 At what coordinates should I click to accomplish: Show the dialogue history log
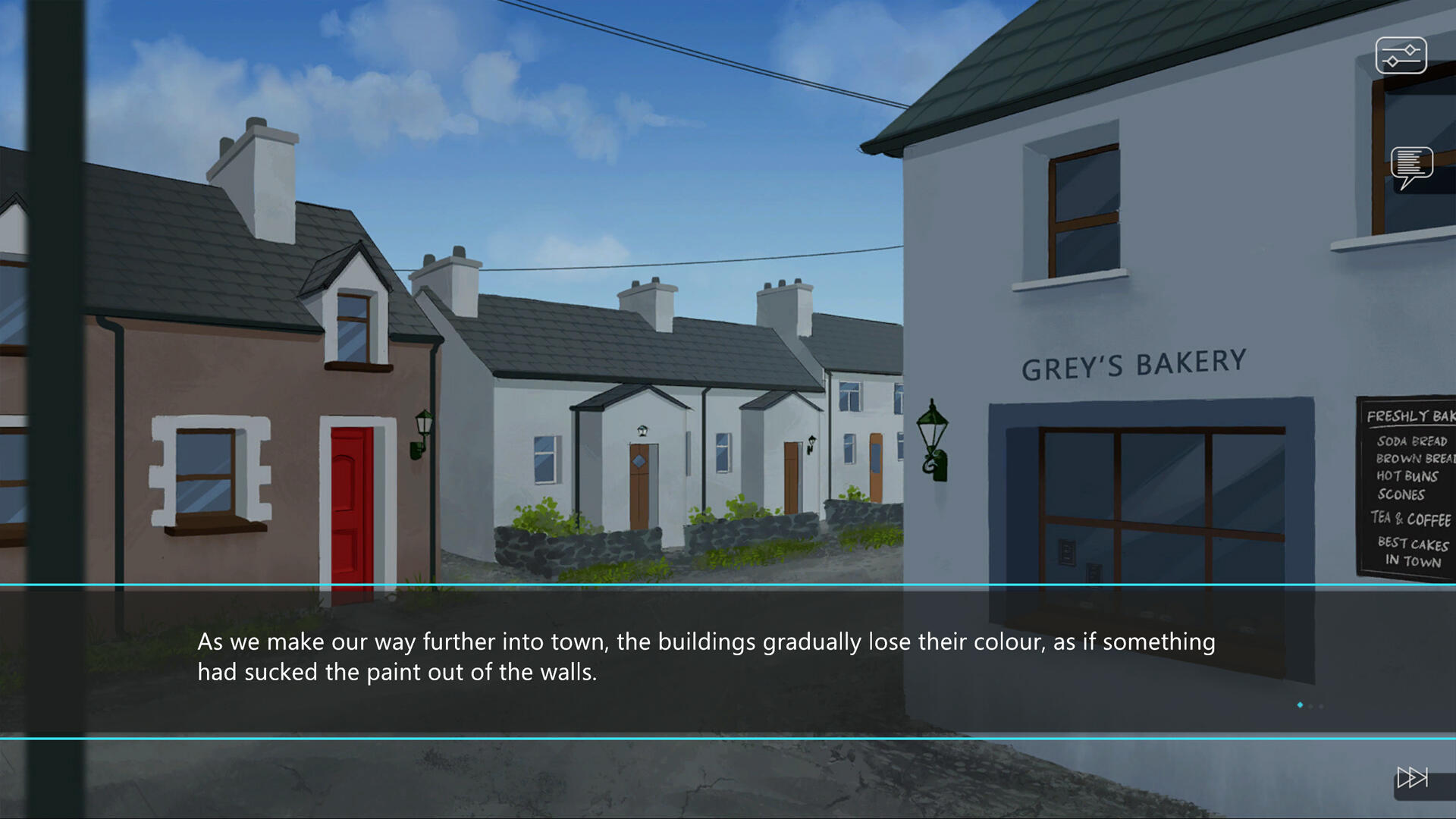coord(1411,166)
